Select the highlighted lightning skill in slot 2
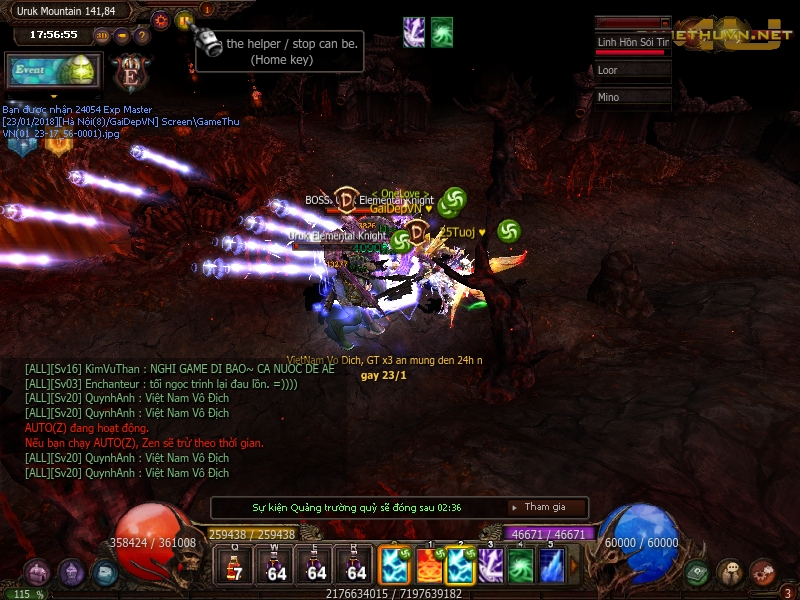Viewport: 800px width, 600px height. coord(460,566)
